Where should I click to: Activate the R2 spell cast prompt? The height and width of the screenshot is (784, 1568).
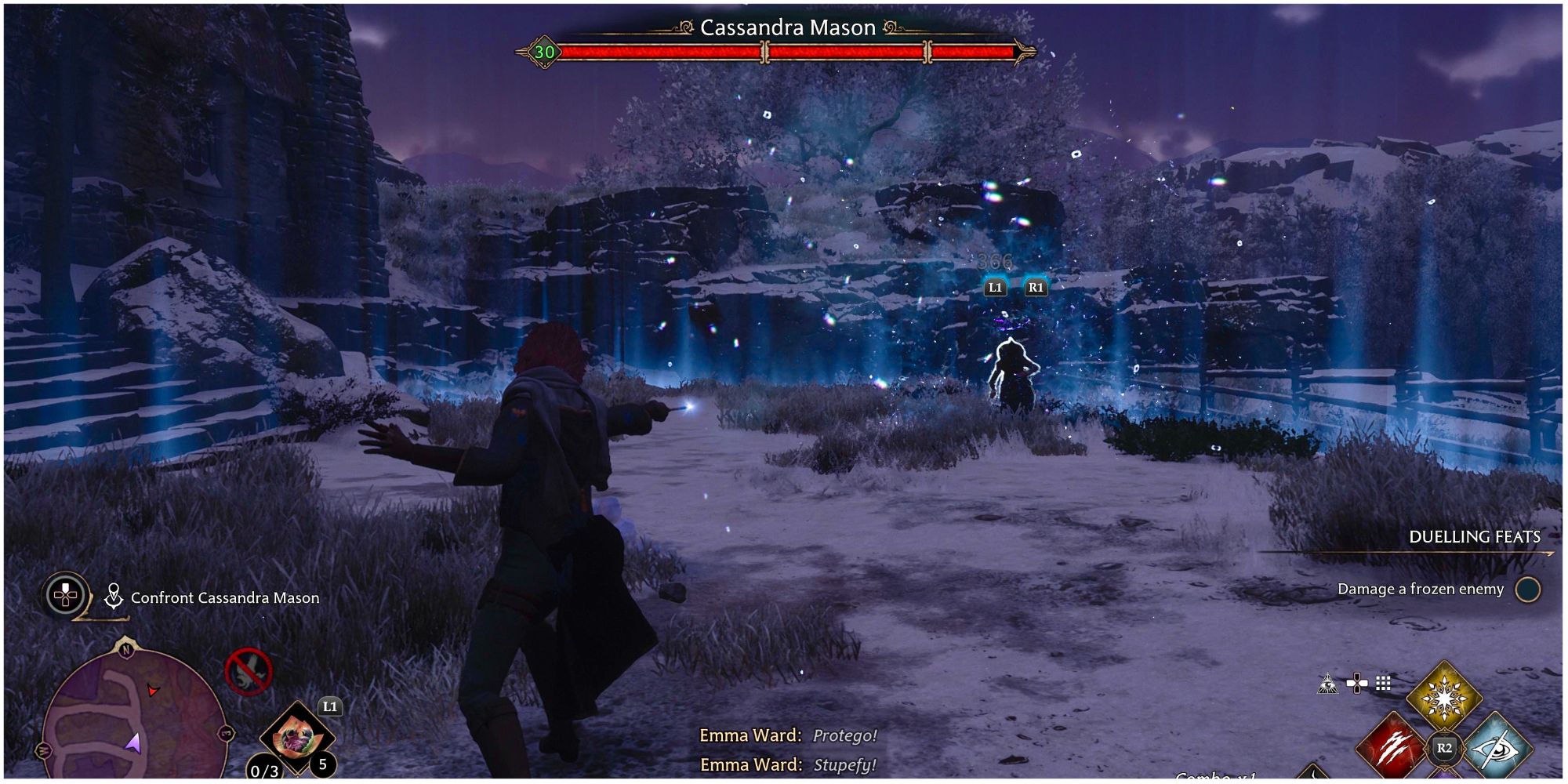(1444, 750)
